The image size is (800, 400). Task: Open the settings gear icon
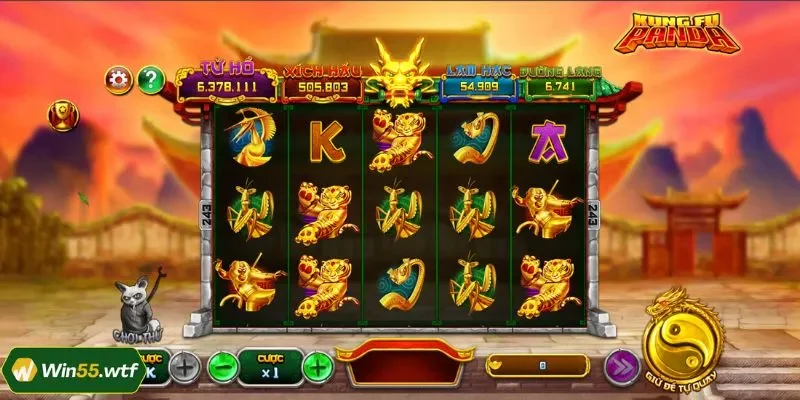119,78
